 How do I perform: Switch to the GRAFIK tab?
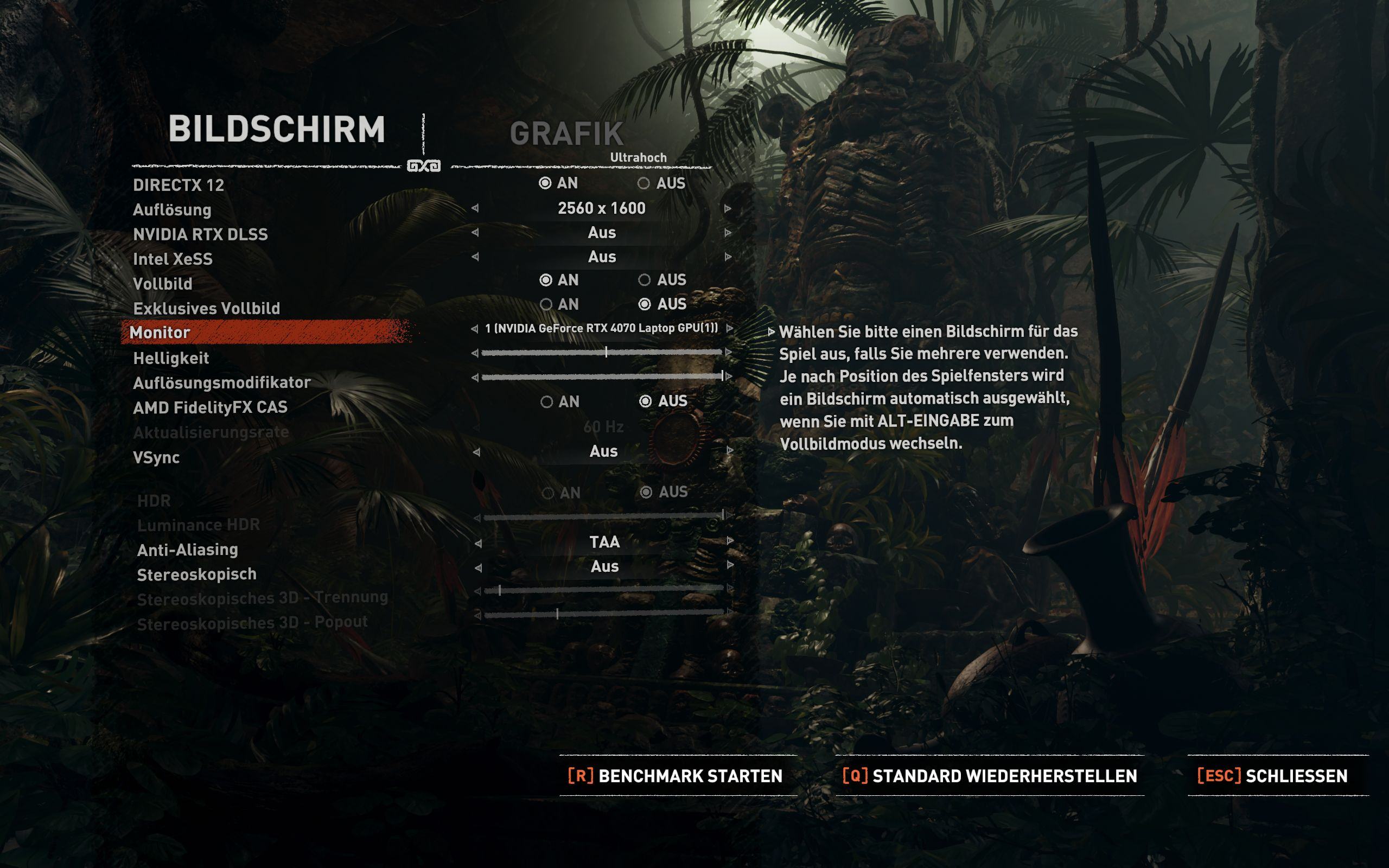pos(566,134)
